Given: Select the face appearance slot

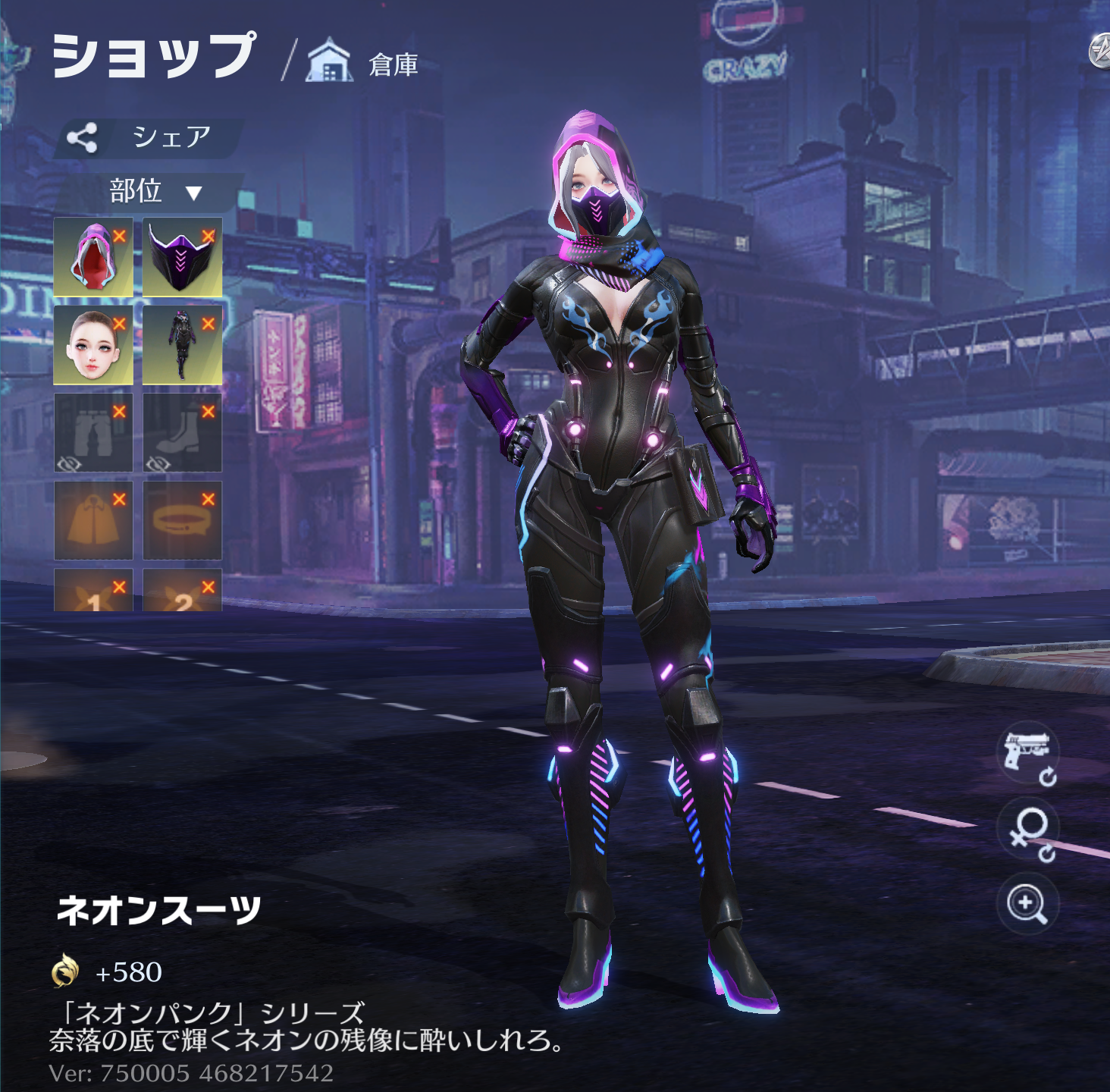Looking at the screenshot, I should tap(91, 347).
